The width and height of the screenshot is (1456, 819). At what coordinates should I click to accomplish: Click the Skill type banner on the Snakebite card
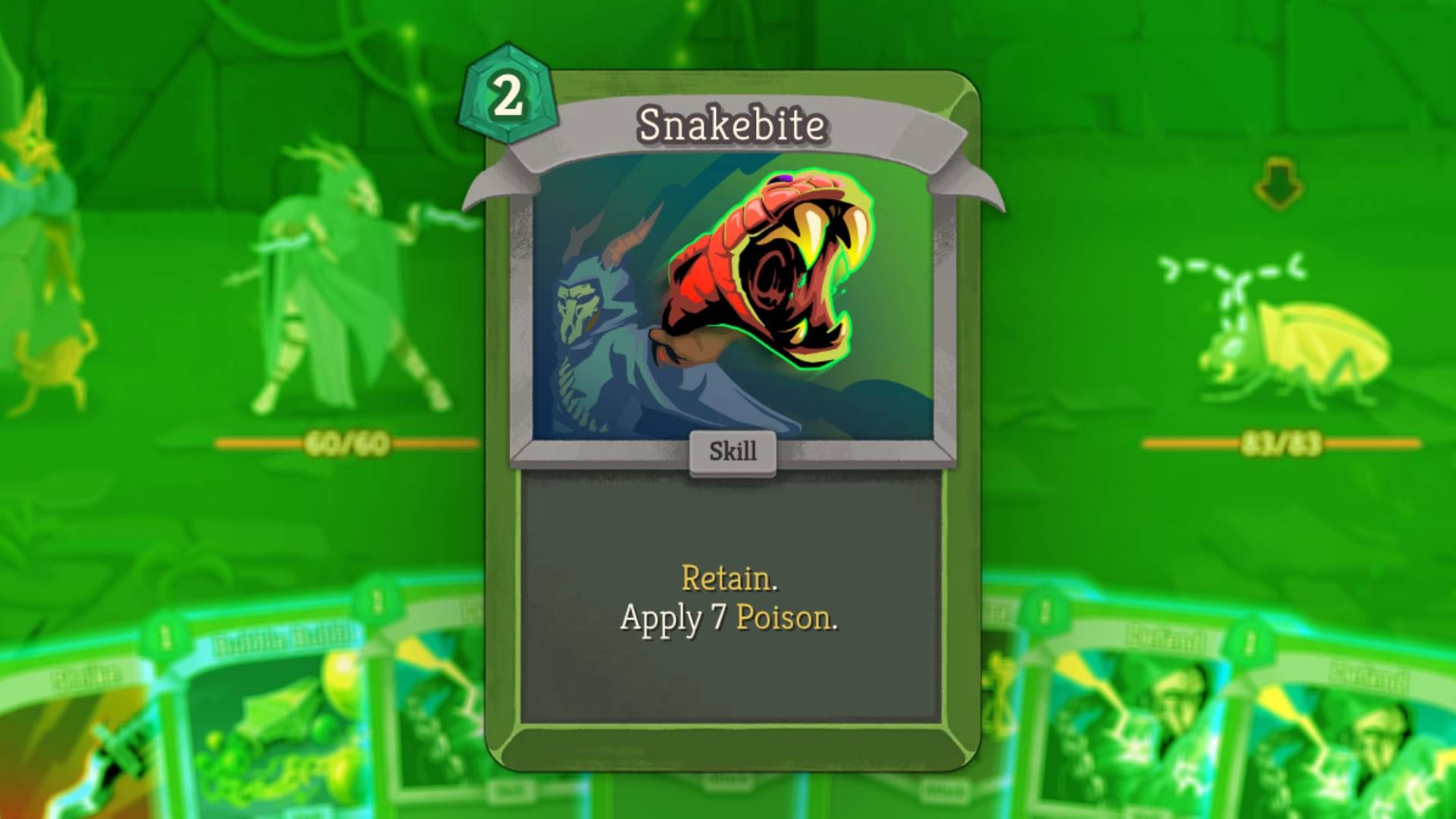[730, 453]
